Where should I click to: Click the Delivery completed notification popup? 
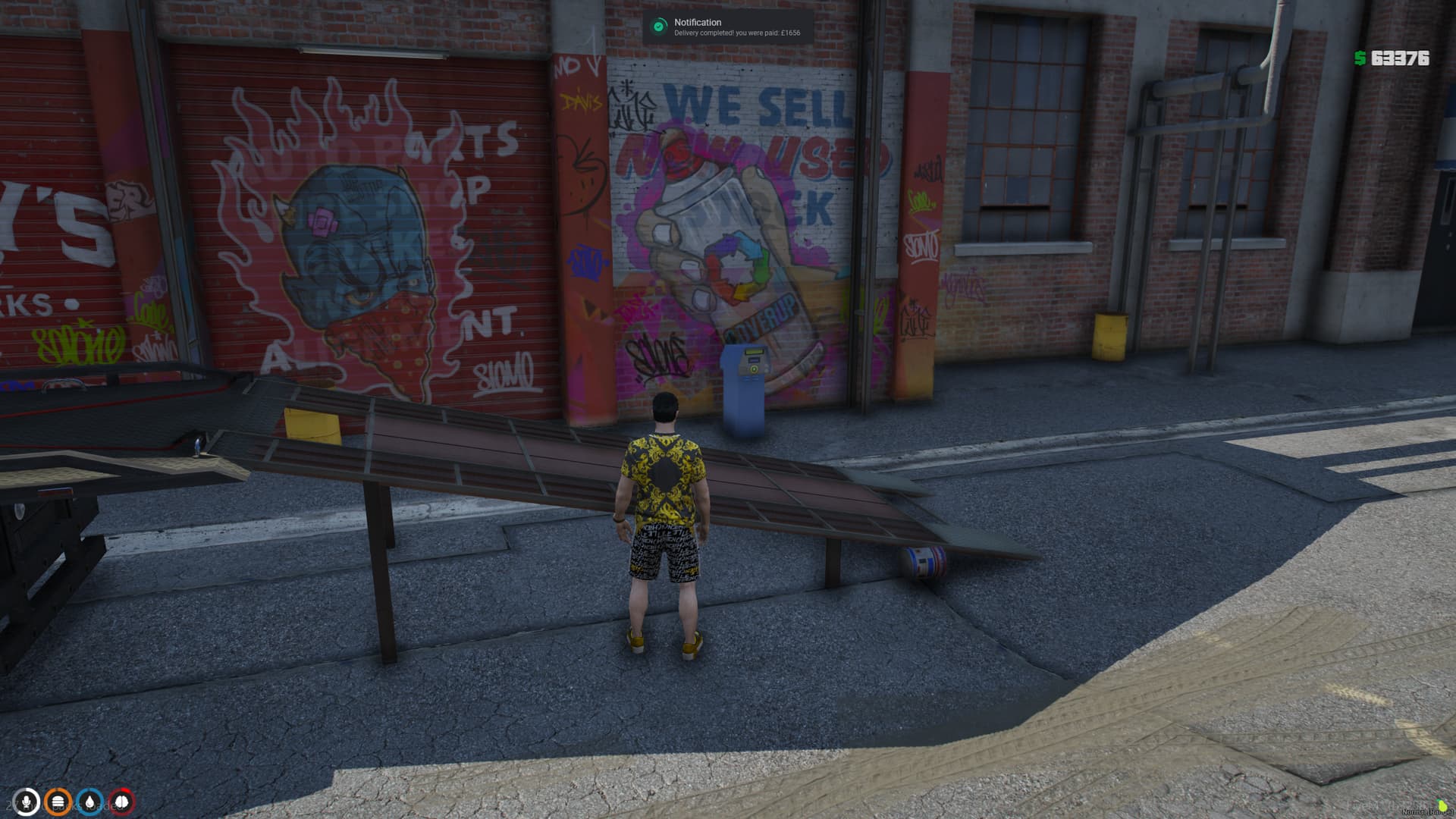(x=728, y=27)
